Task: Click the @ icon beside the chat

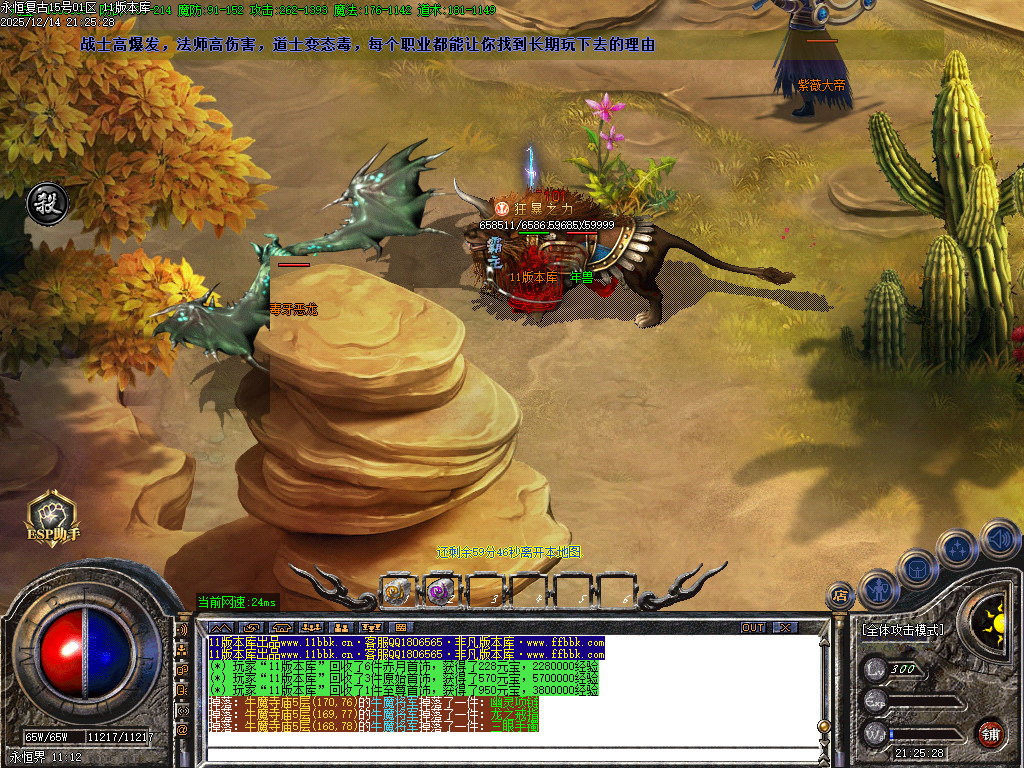Action: coord(183,730)
